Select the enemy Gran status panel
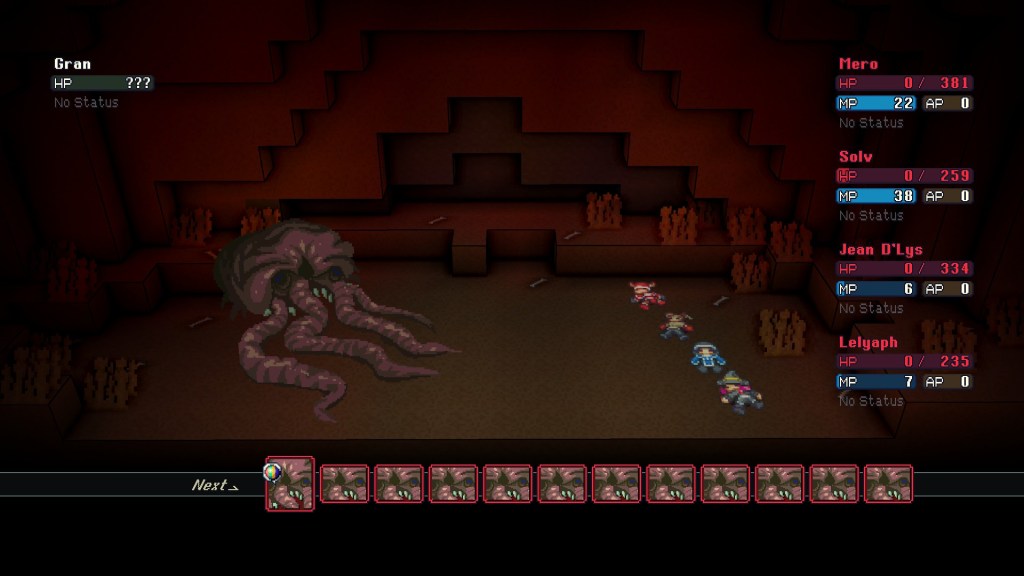The width and height of the screenshot is (1024, 576). click(103, 83)
